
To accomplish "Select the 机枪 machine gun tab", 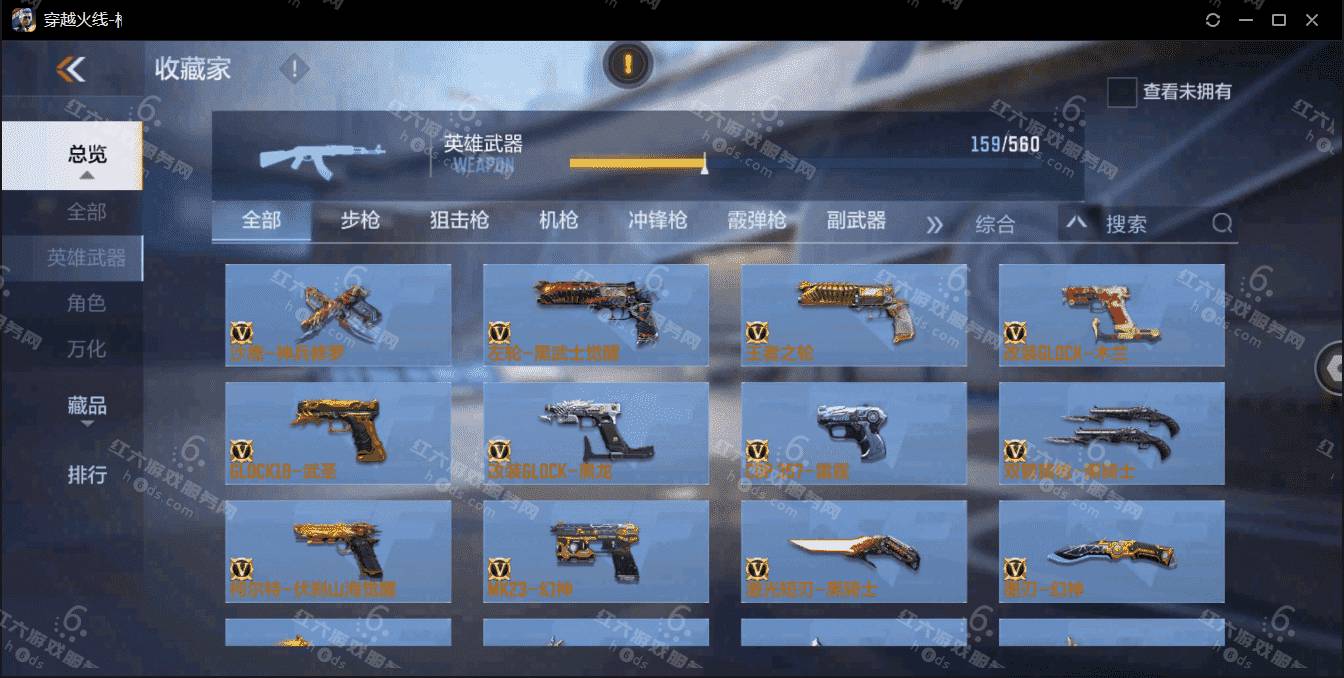I will click(558, 221).
